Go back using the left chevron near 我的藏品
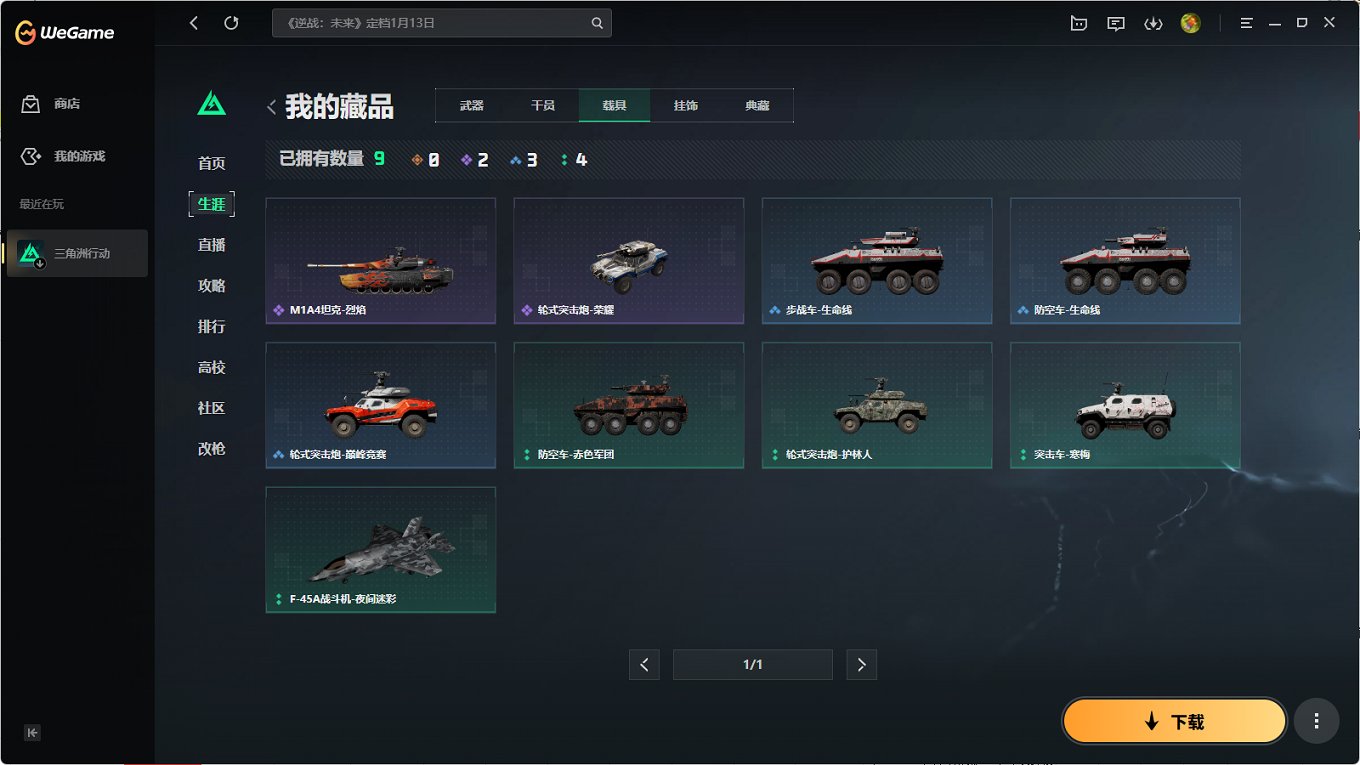The width and height of the screenshot is (1360, 765). click(x=271, y=105)
